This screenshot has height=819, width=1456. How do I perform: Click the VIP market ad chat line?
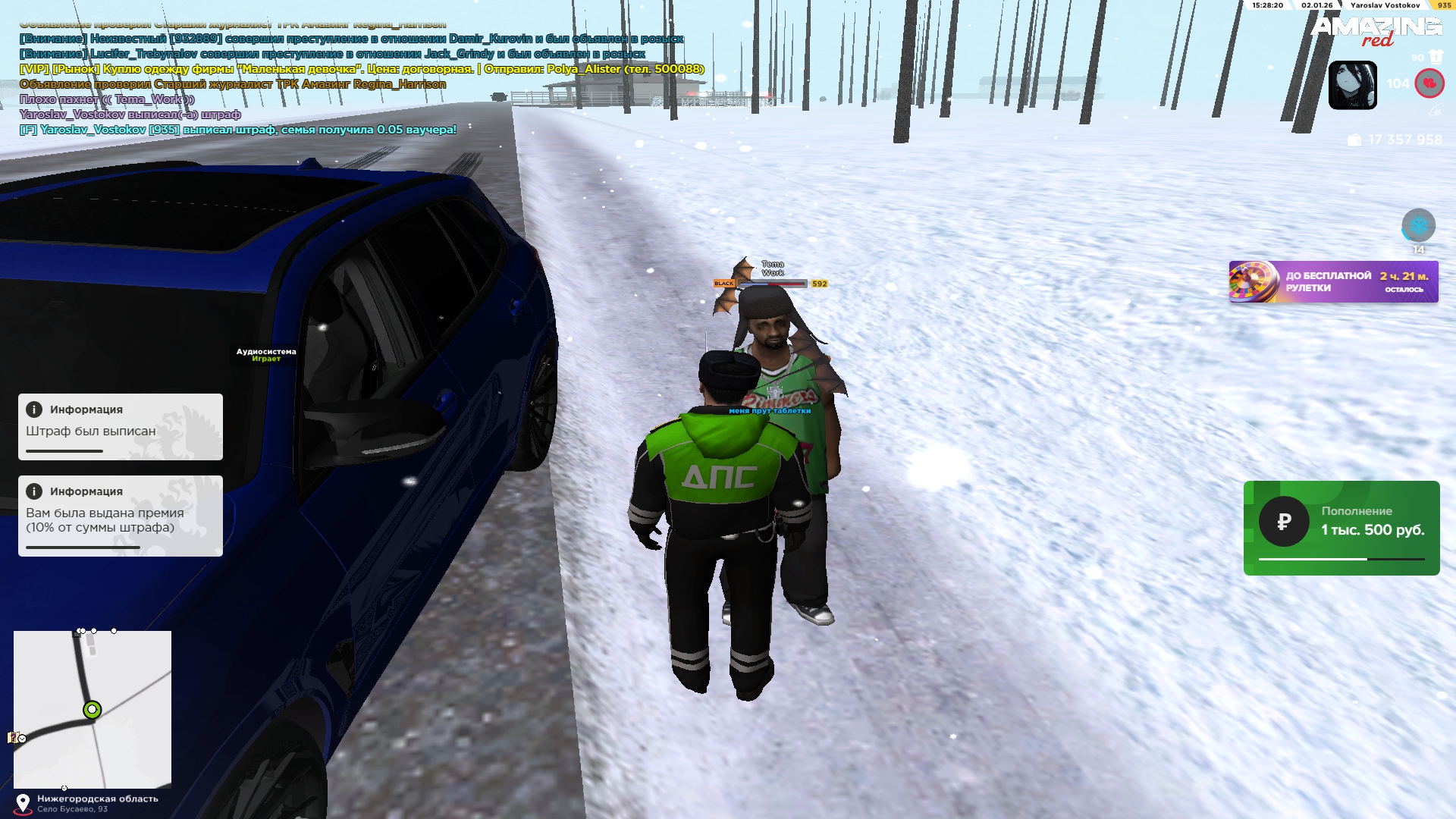[x=362, y=69]
